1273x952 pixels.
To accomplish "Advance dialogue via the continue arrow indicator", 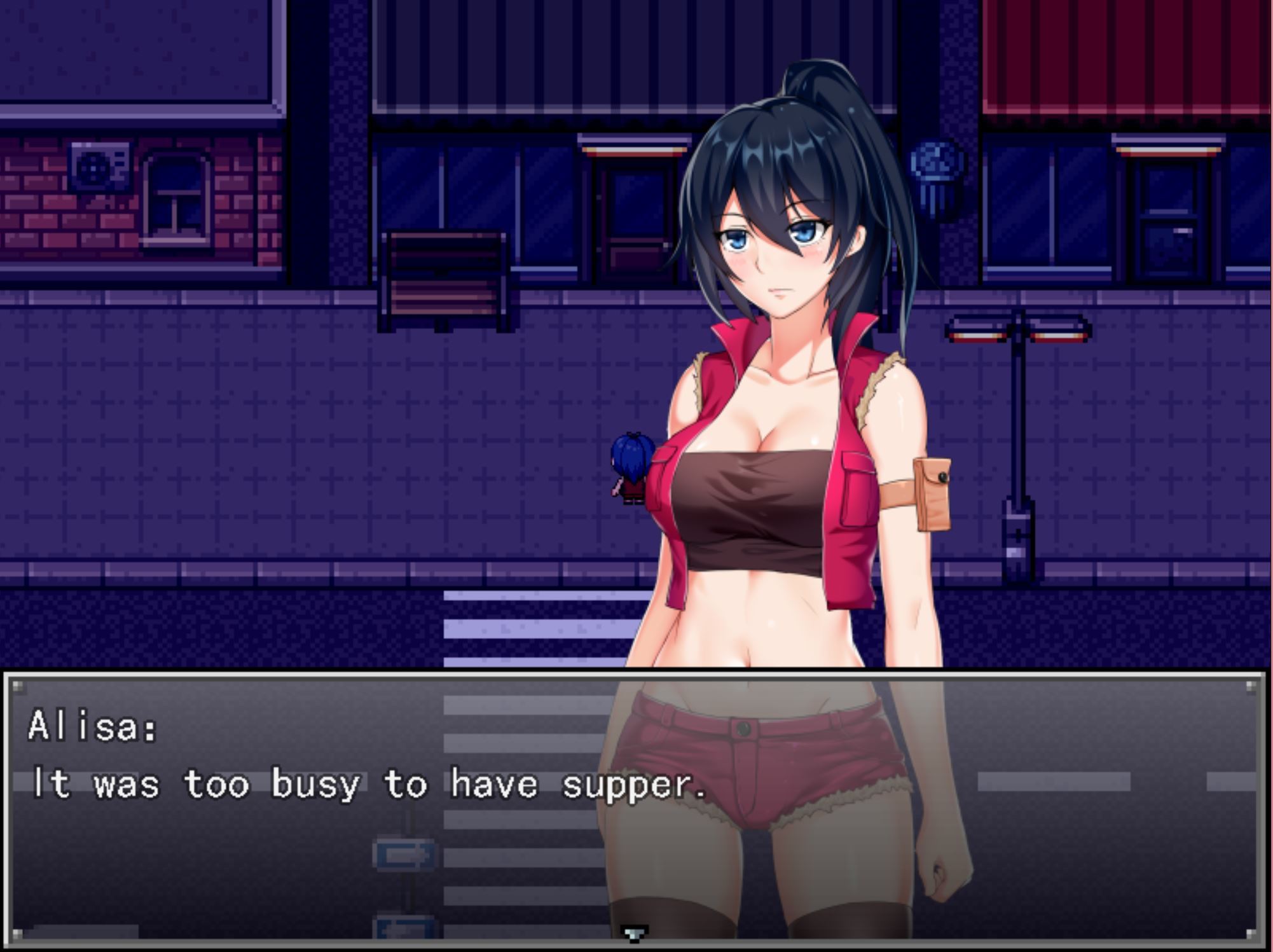I will click(634, 933).
